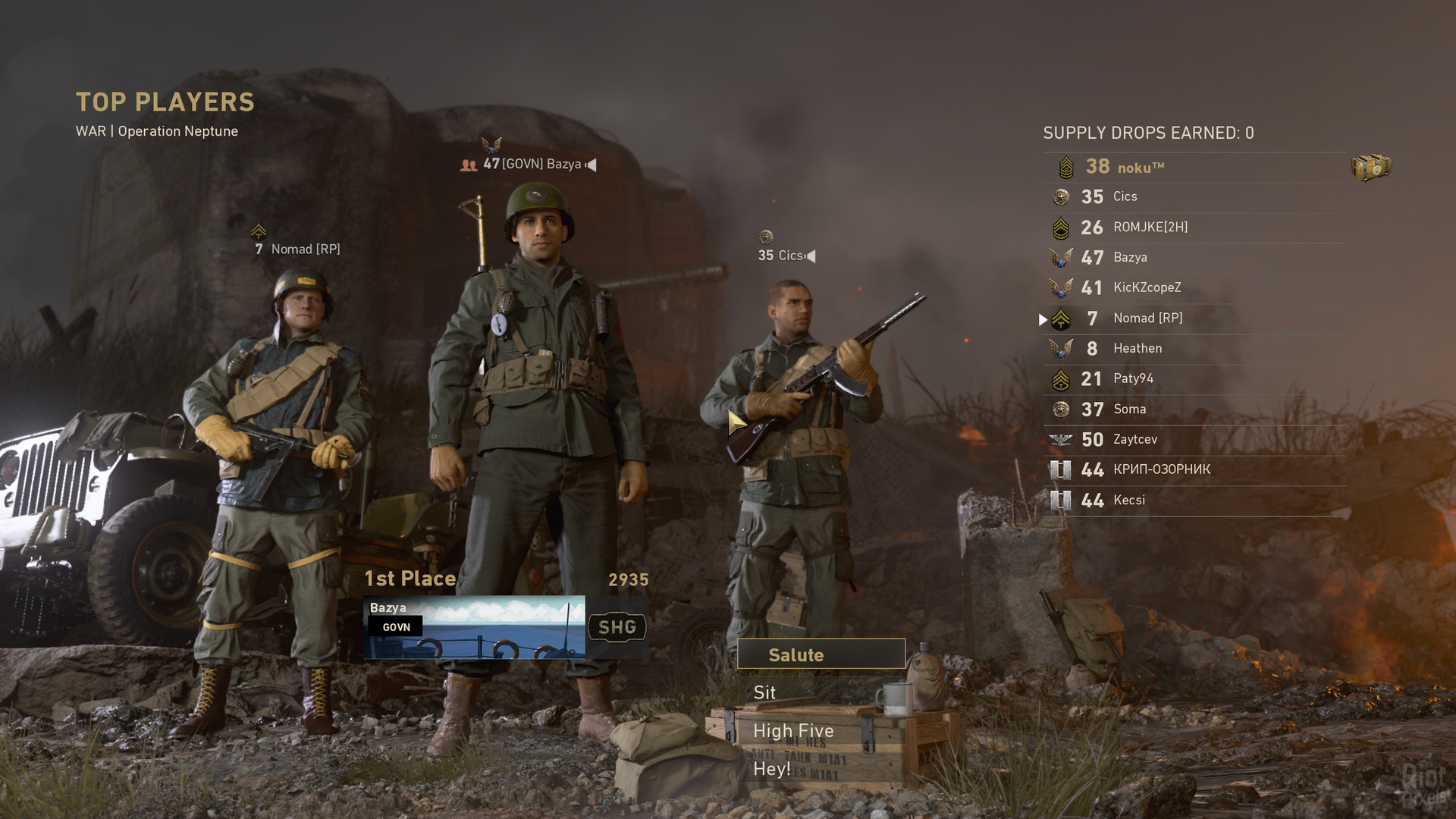This screenshot has height=819, width=1456.
Task: Choose the Paty94 player row
Action: tap(1194, 379)
